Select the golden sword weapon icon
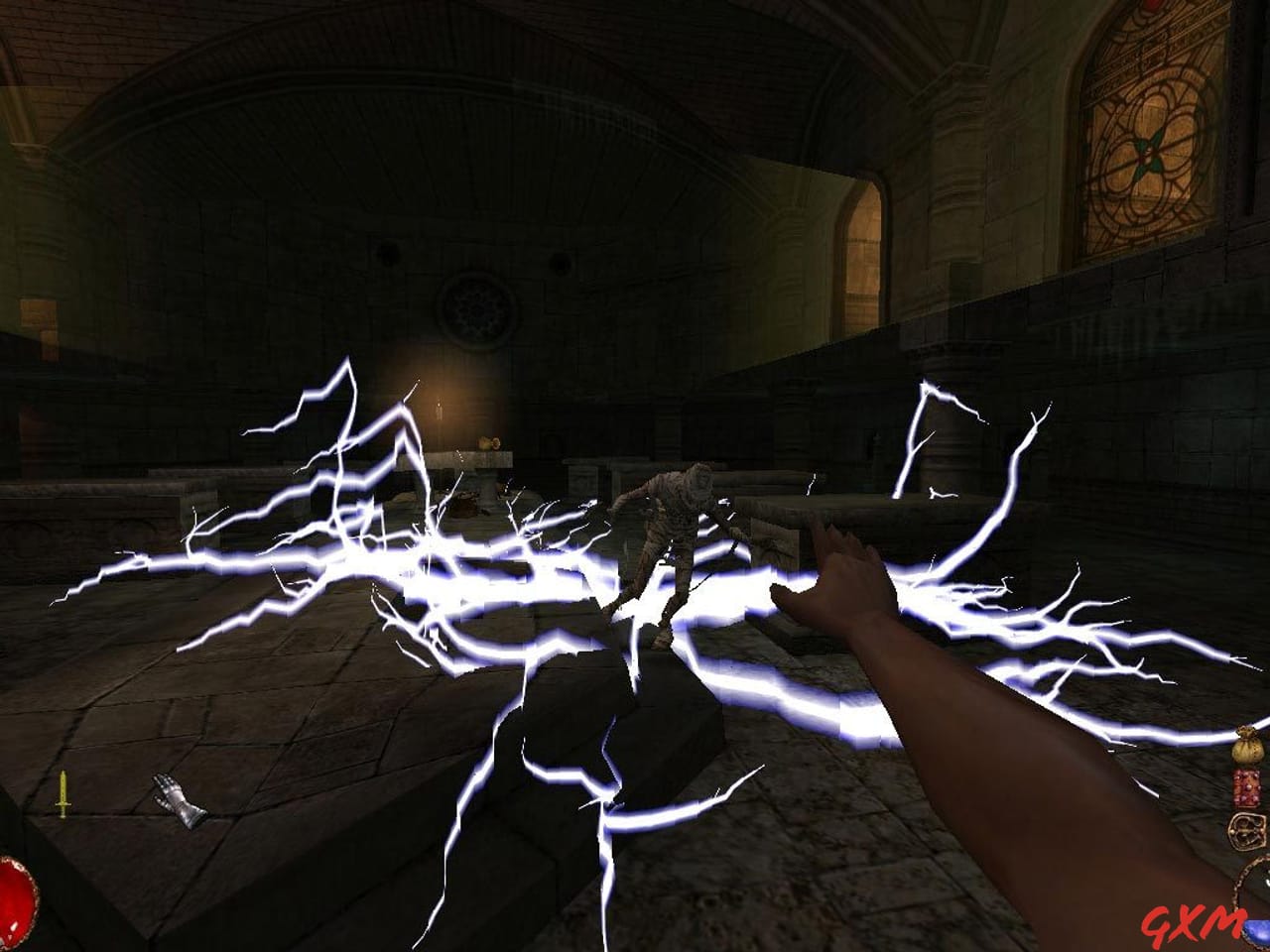Image resolution: width=1270 pixels, height=952 pixels. tap(62, 794)
